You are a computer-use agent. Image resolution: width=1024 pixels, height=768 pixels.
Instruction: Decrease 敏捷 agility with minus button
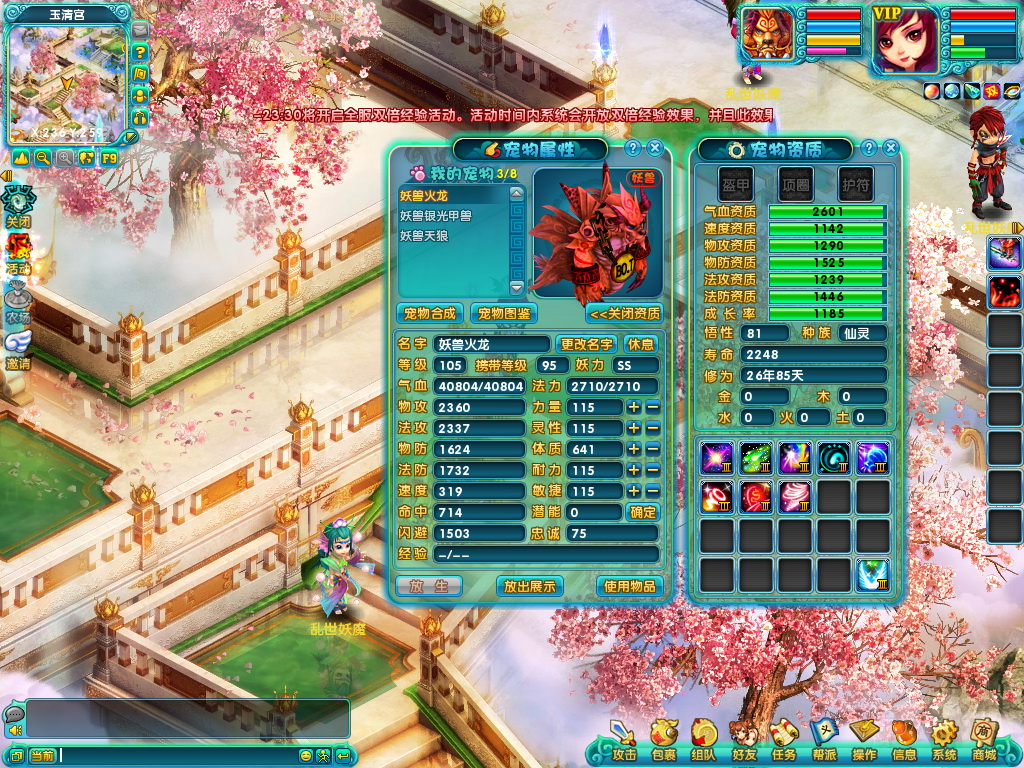coord(652,491)
